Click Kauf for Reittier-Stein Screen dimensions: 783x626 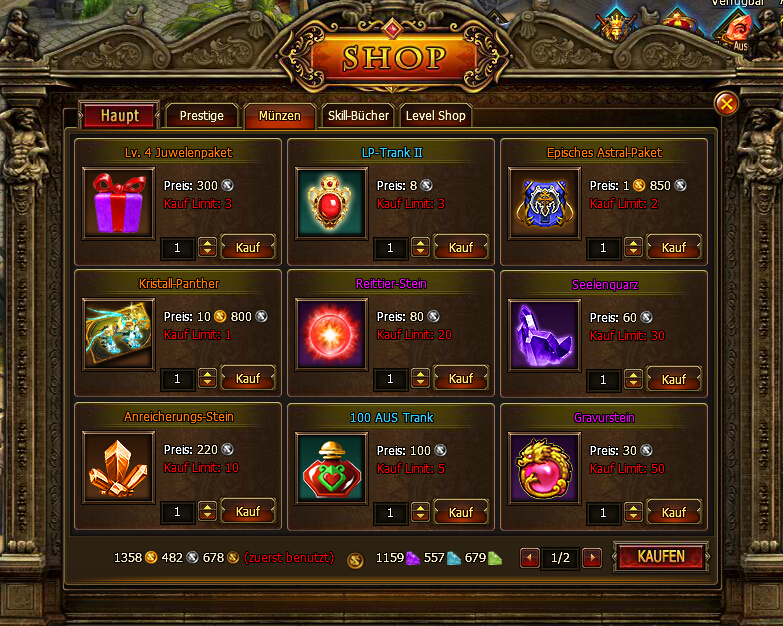[x=460, y=379]
